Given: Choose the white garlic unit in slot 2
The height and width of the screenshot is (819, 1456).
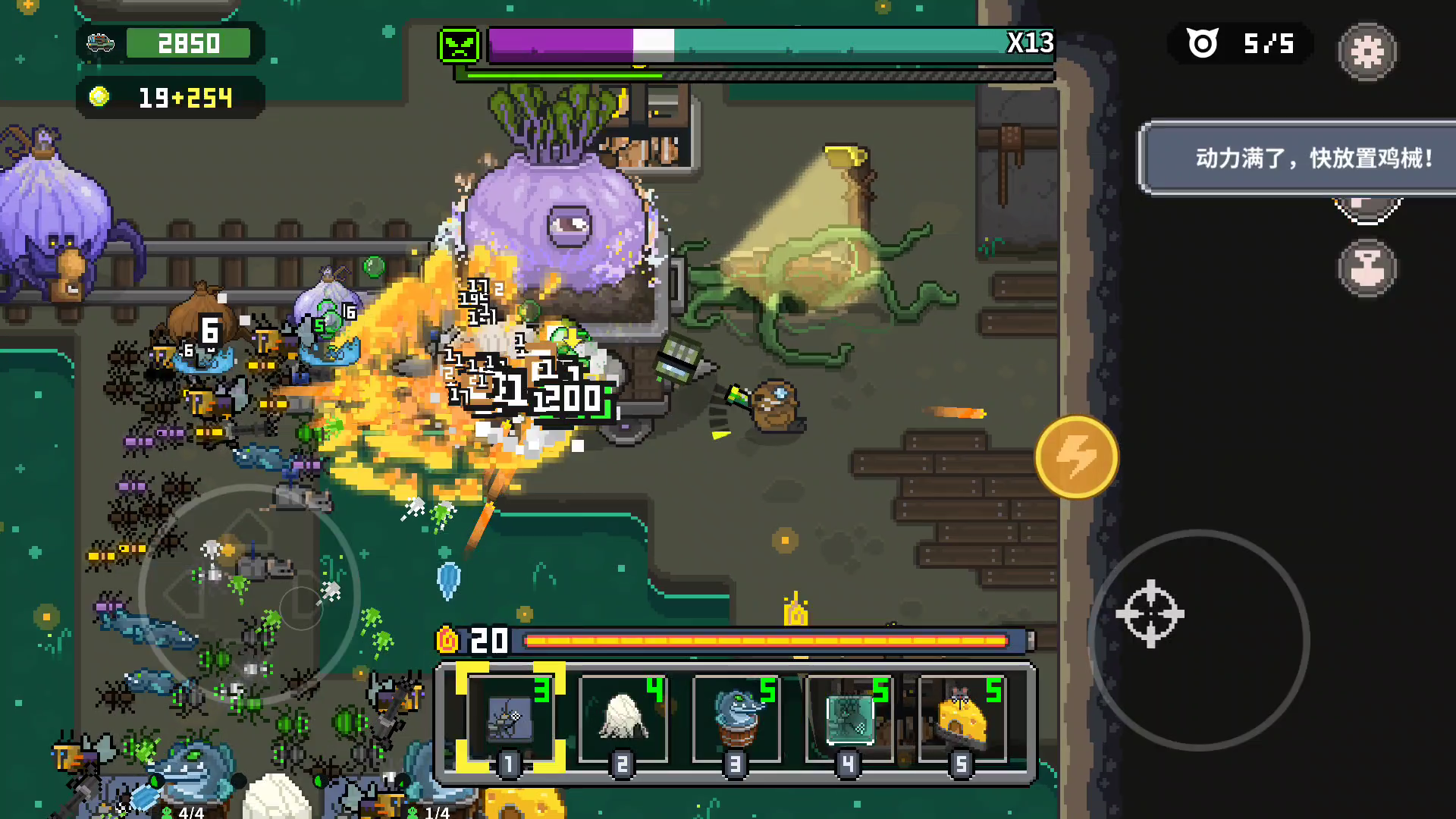Looking at the screenshot, I should (623, 719).
